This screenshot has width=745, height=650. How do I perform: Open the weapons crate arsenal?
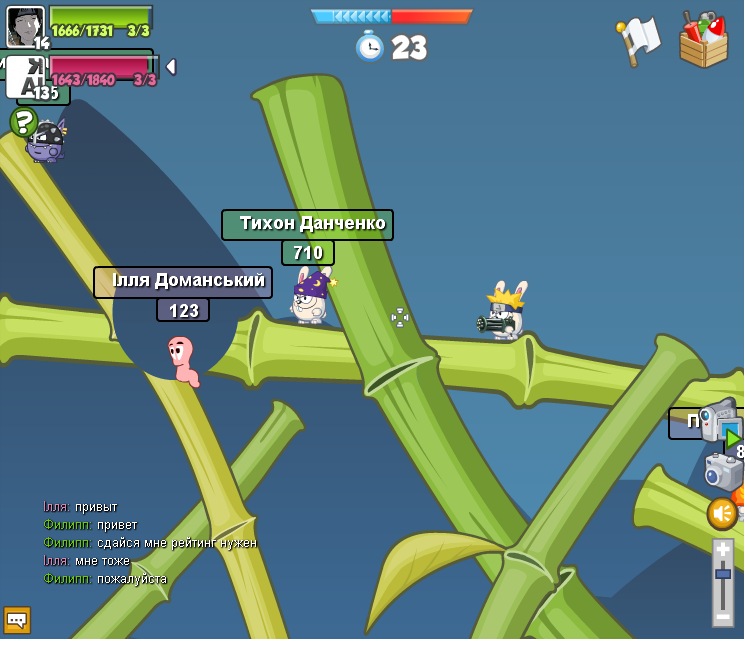tap(703, 40)
